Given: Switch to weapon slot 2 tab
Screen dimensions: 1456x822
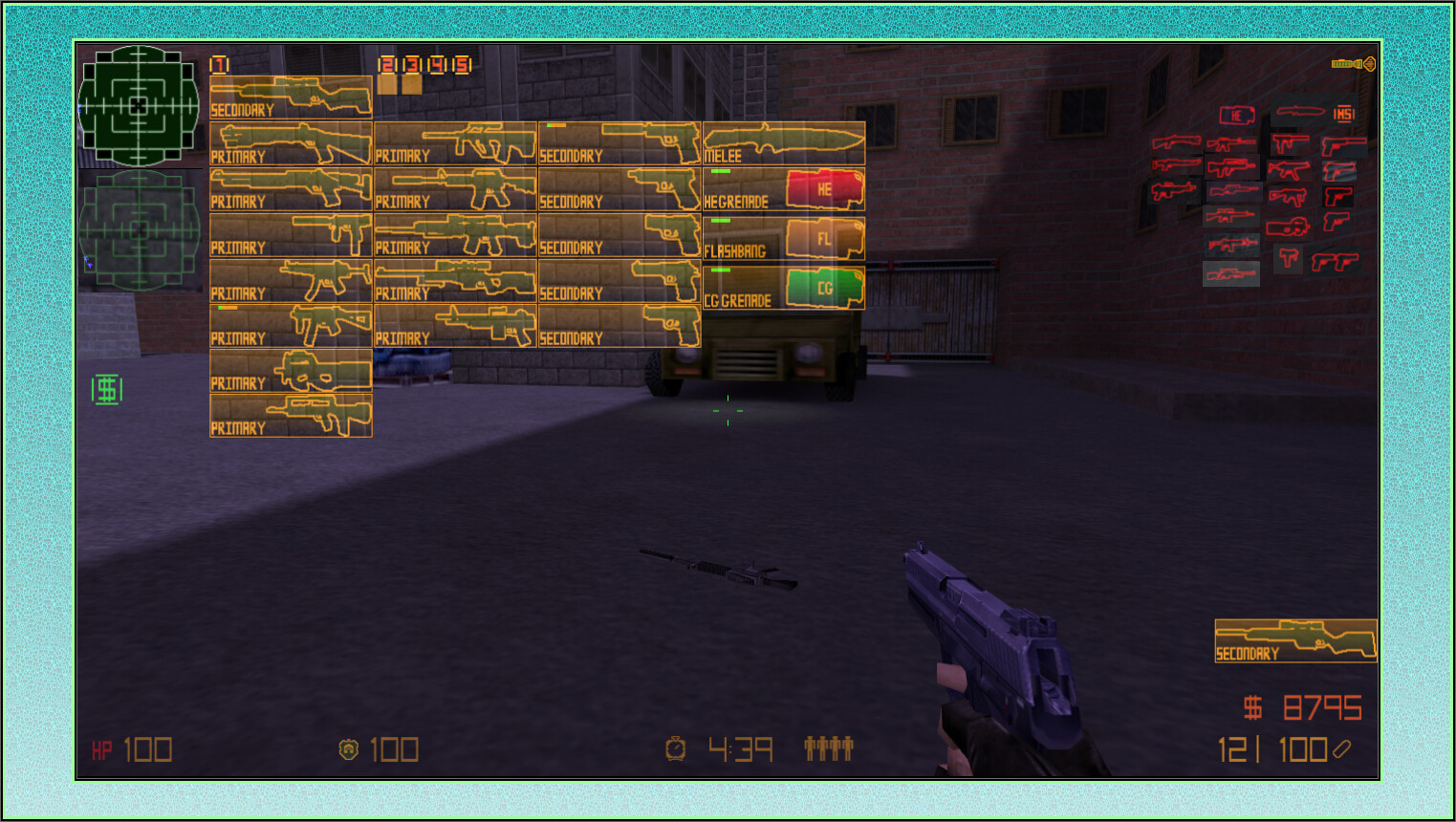Looking at the screenshot, I should [x=385, y=65].
